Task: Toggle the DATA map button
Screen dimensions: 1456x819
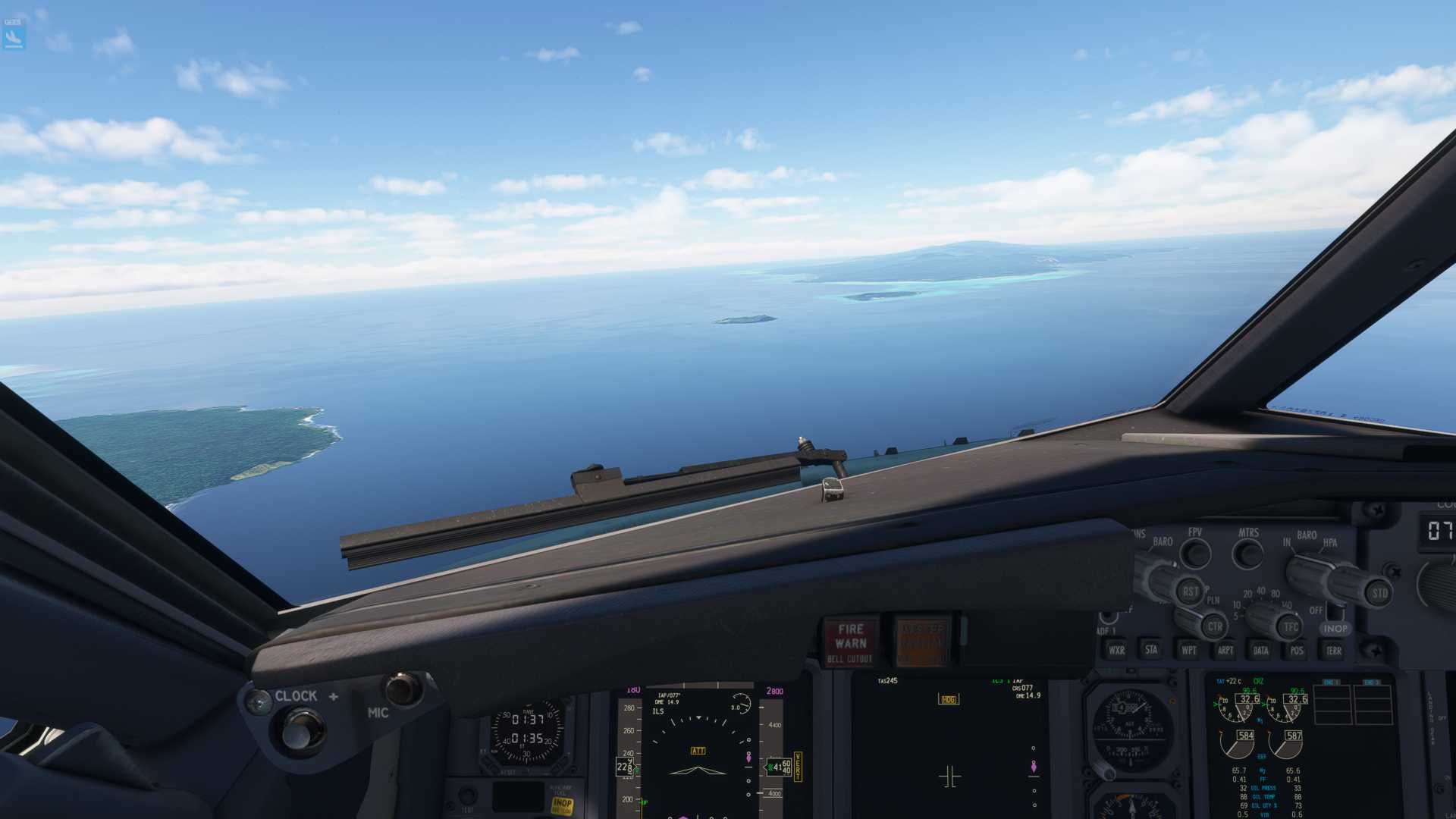Action: coord(1260,650)
